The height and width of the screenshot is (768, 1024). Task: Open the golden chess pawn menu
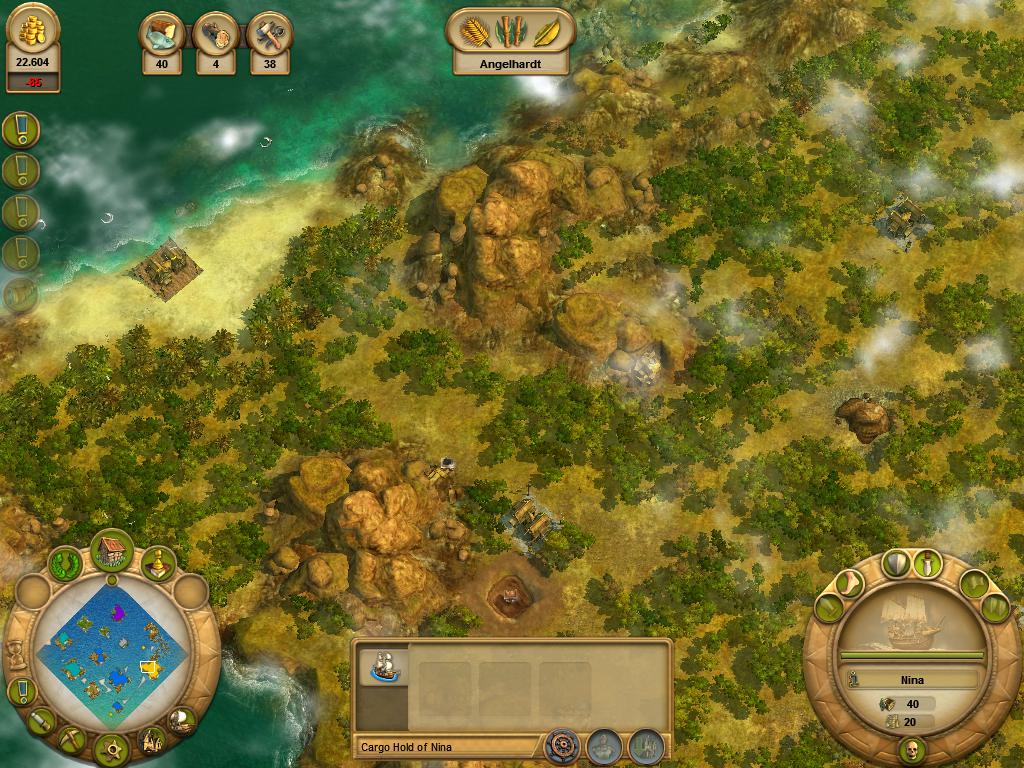coord(157,565)
